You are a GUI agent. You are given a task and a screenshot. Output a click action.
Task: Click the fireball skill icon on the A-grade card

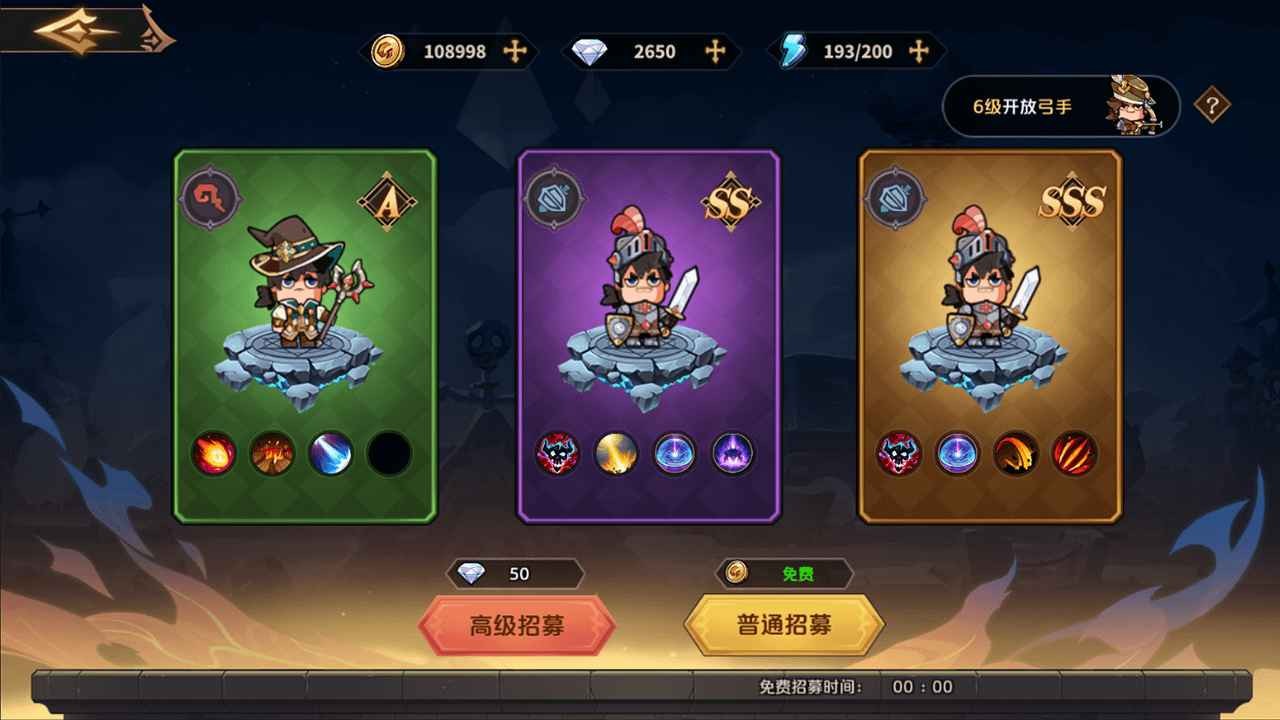[x=212, y=453]
